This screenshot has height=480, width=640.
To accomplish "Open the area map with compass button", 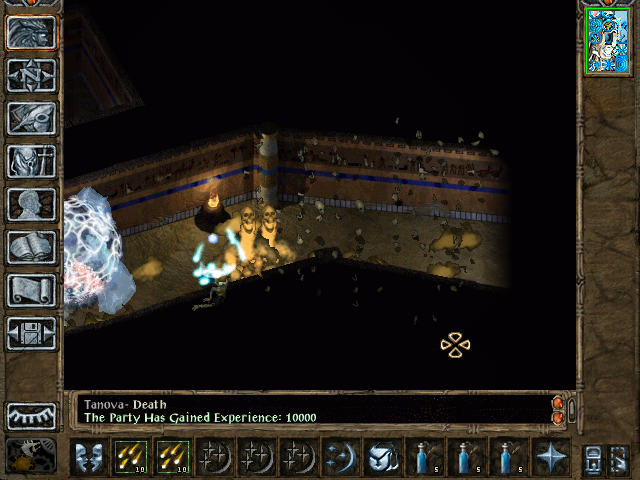I will coord(31,76).
